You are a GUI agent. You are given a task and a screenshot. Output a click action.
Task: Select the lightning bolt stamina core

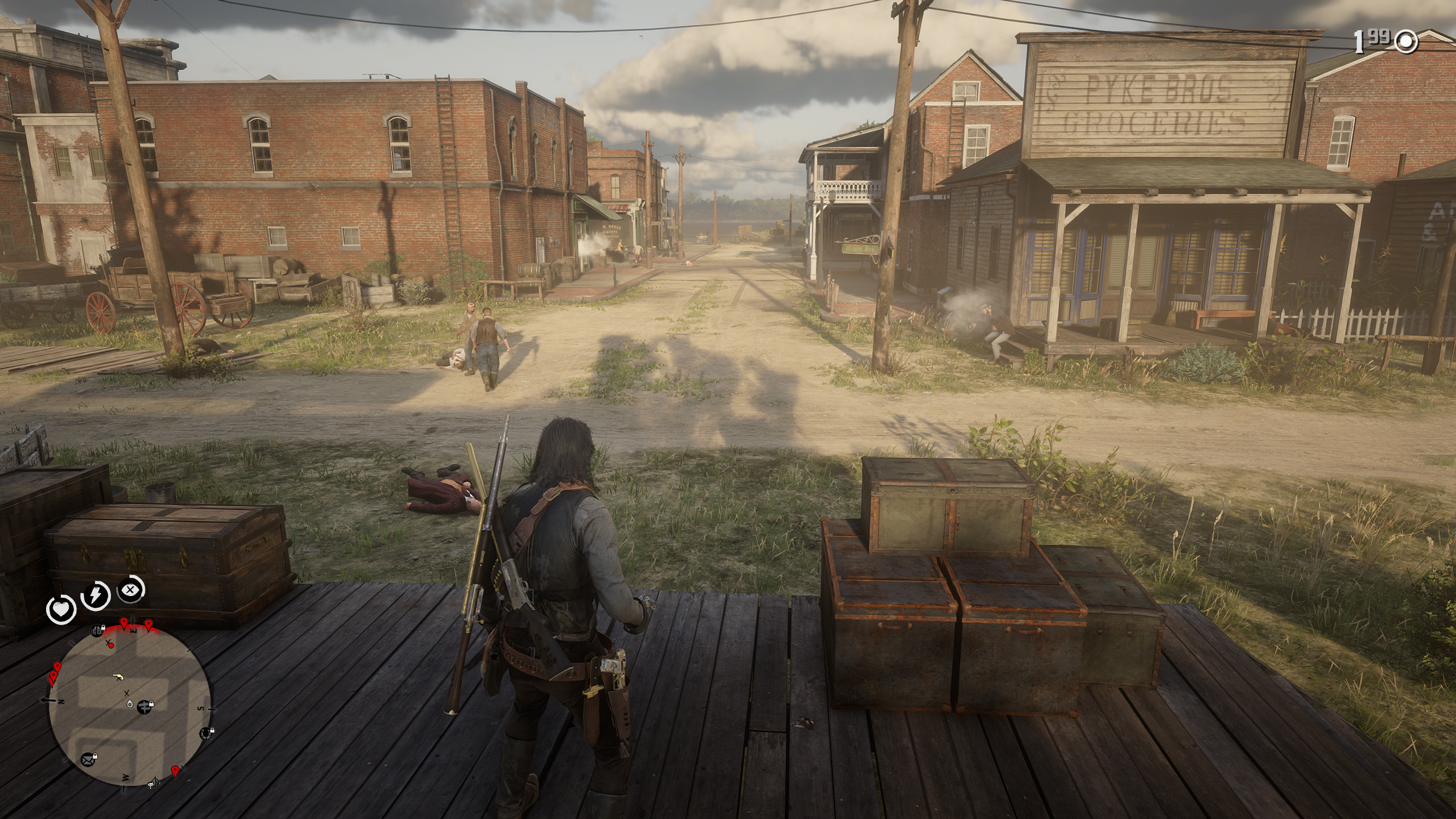coord(96,595)
